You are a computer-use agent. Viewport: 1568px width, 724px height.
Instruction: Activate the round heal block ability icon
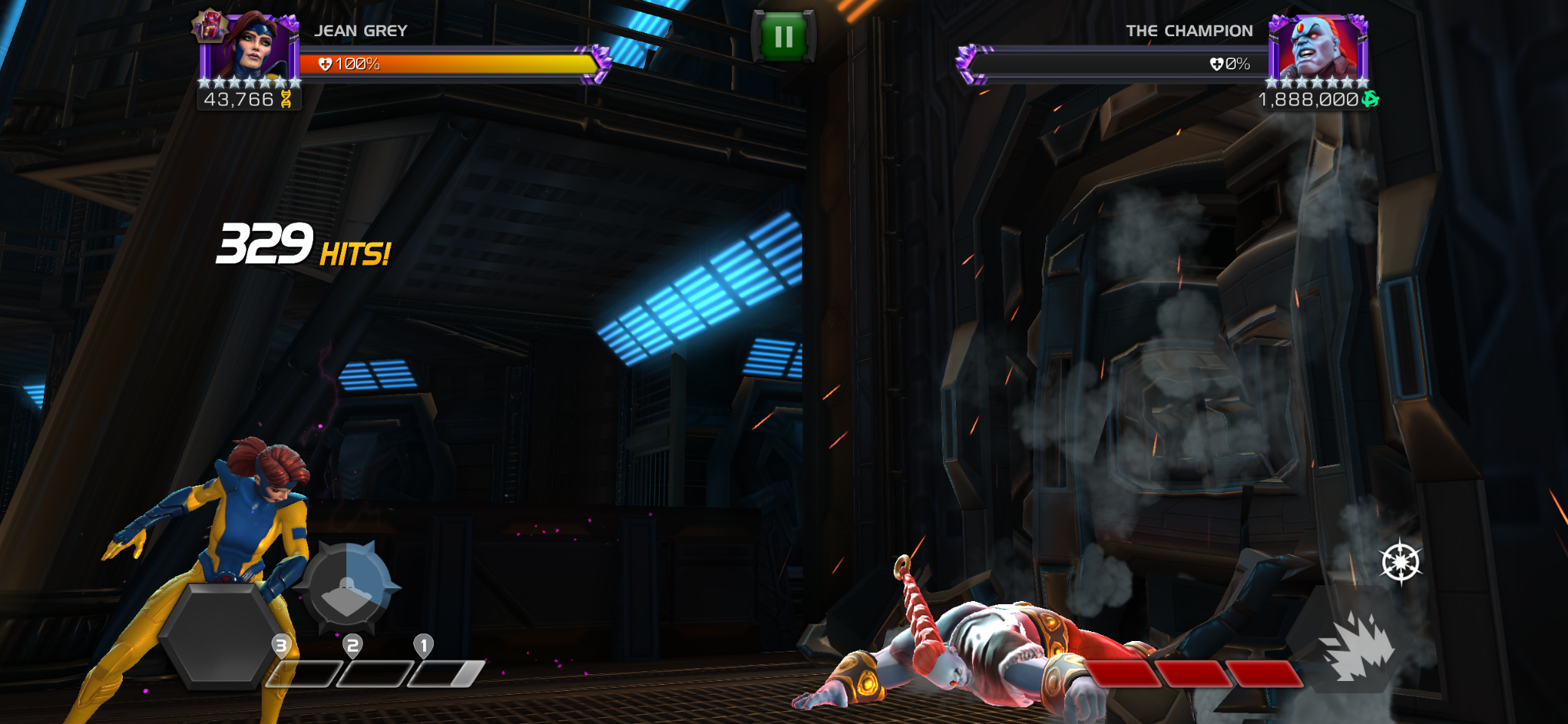tap(348, 587)
